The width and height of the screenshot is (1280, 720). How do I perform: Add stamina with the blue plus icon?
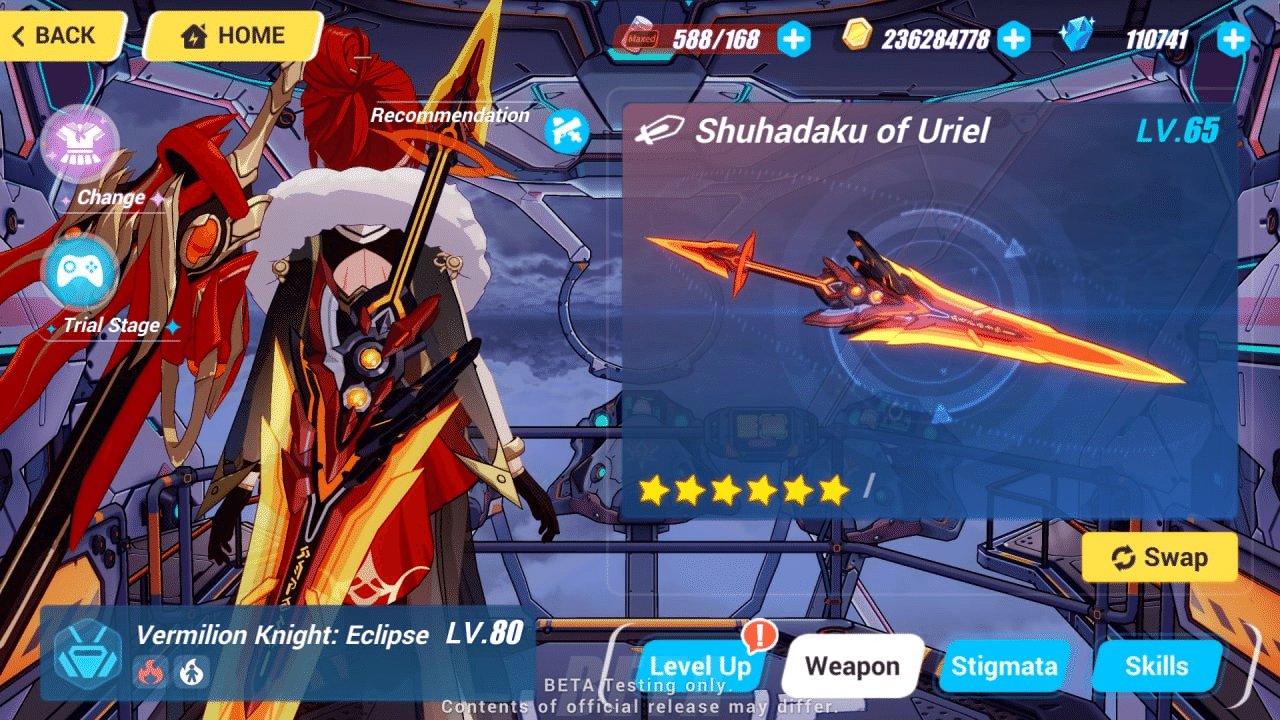point(794,39)
